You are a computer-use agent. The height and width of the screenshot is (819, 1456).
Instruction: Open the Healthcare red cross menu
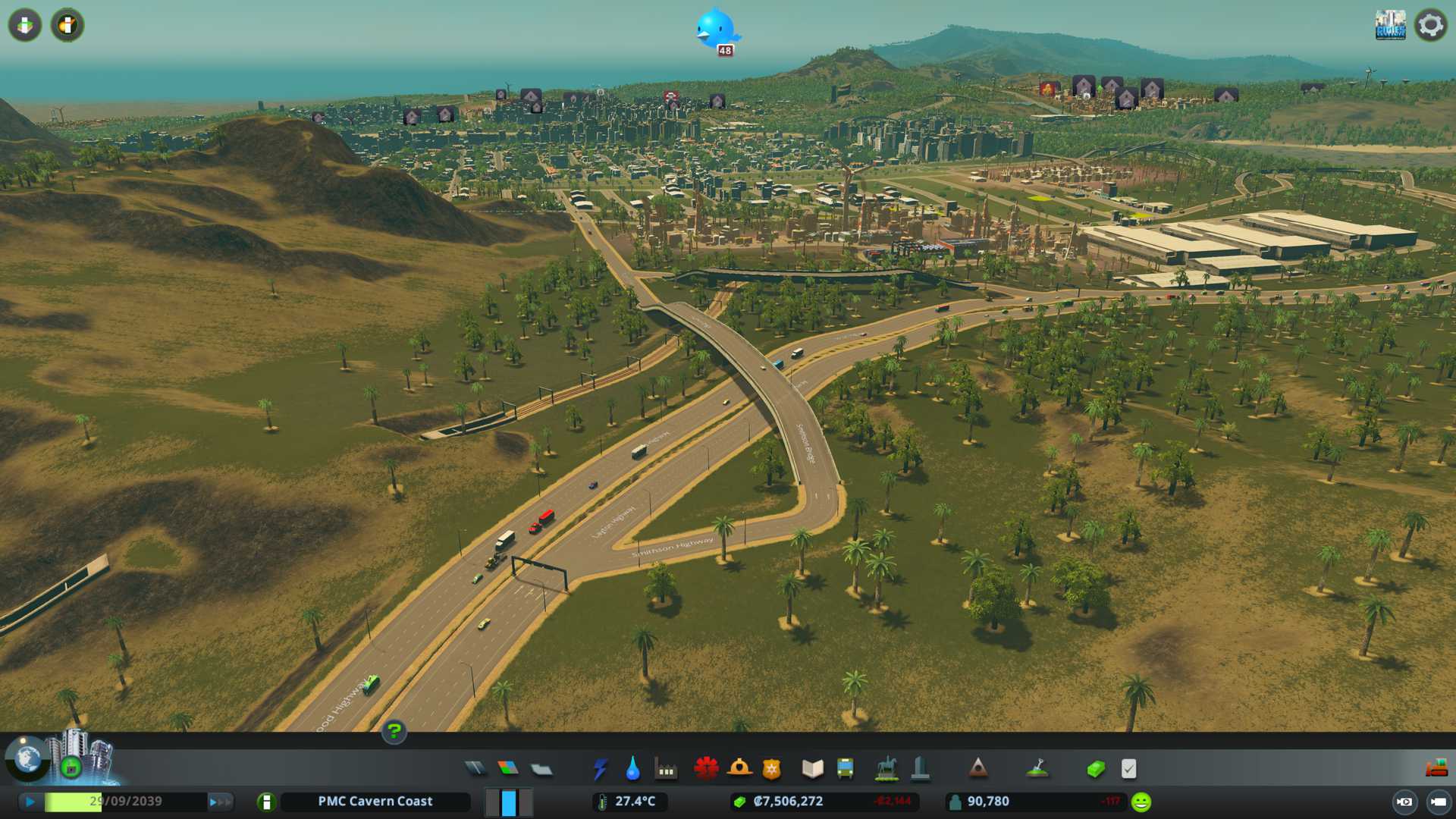coord(706,769)
